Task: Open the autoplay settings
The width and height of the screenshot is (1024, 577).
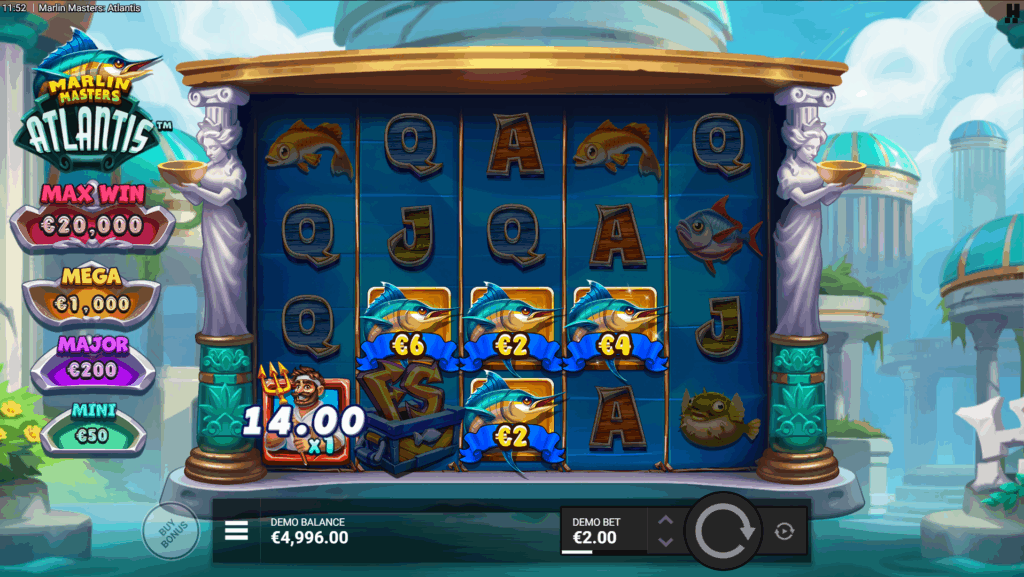Action: 784,531
